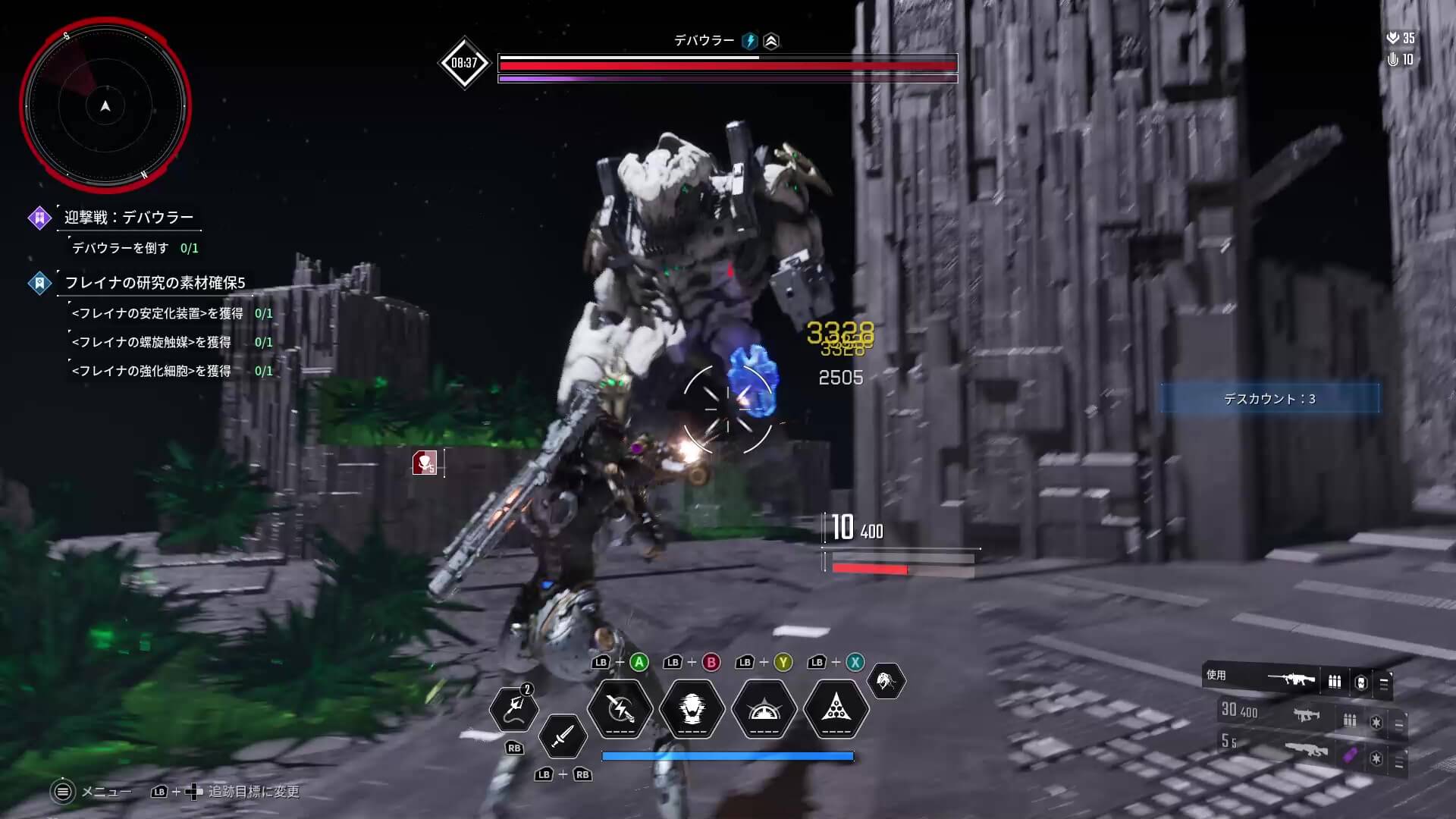Click the red skull enemy counter indicator
This screenshot has height=819, width=1456.
425,461
